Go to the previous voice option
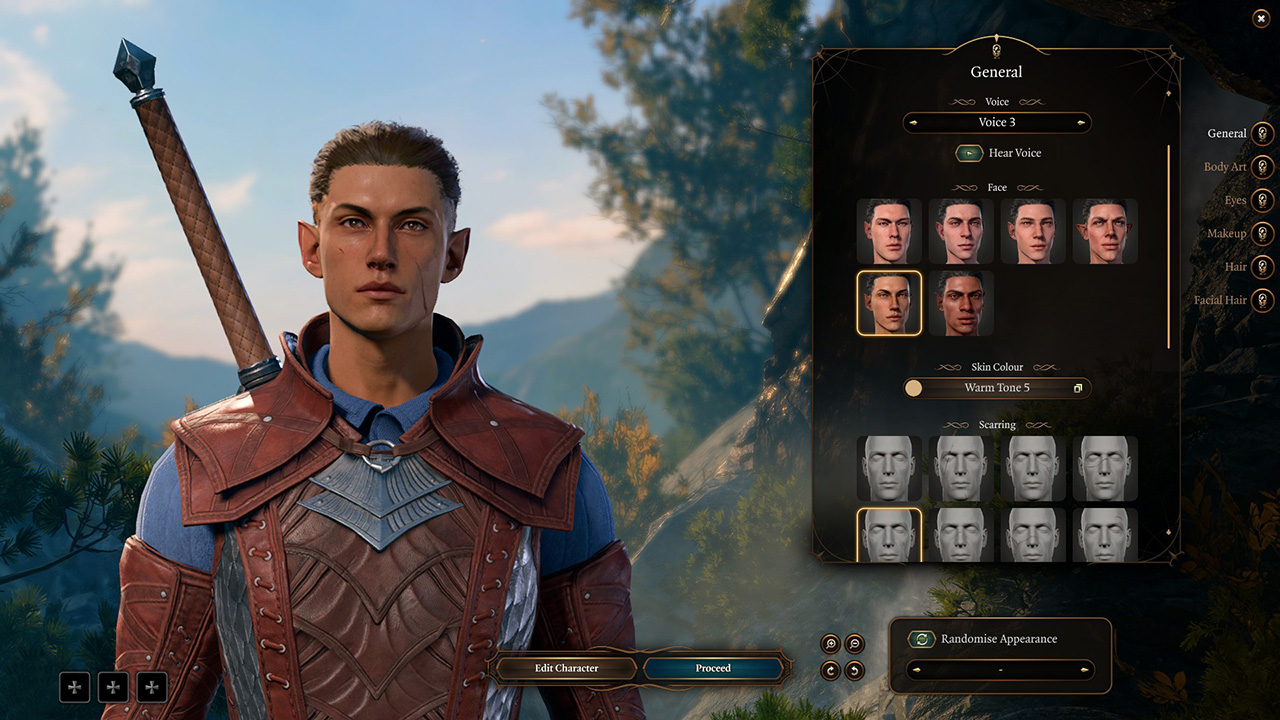 (x=913, y=123)
